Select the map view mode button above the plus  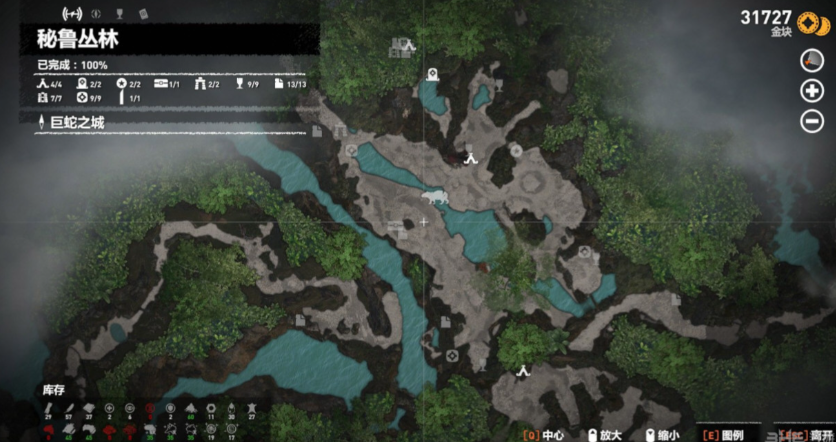tap(812, 61)
